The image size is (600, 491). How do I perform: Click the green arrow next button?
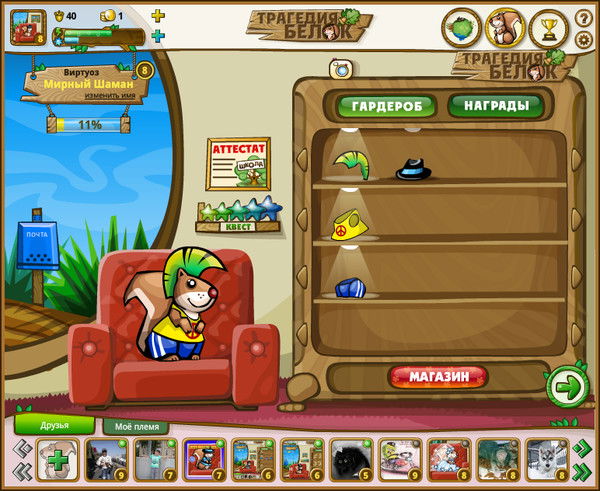565,385
